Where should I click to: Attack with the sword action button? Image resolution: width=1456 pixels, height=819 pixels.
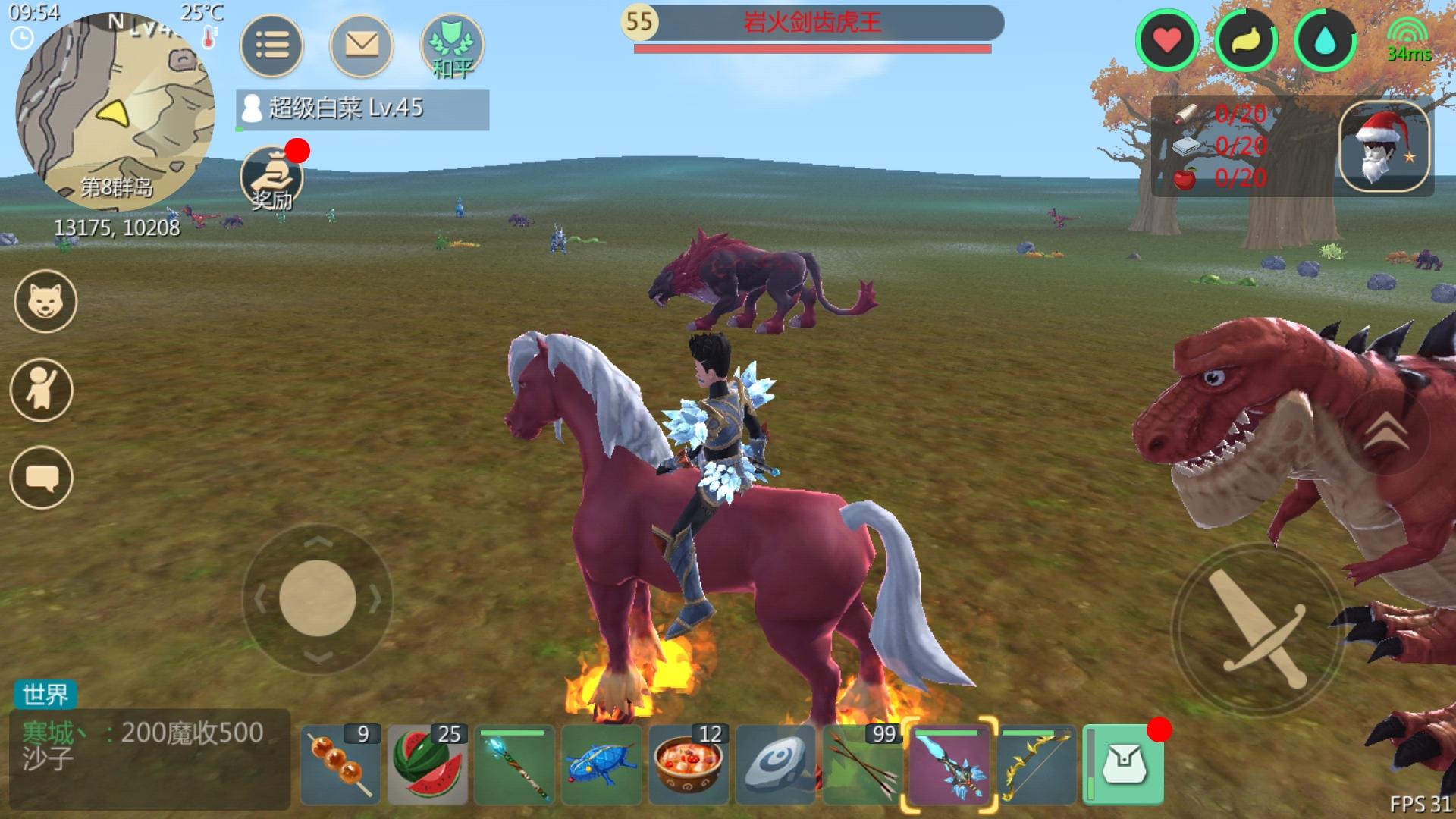pos(1257,629)
